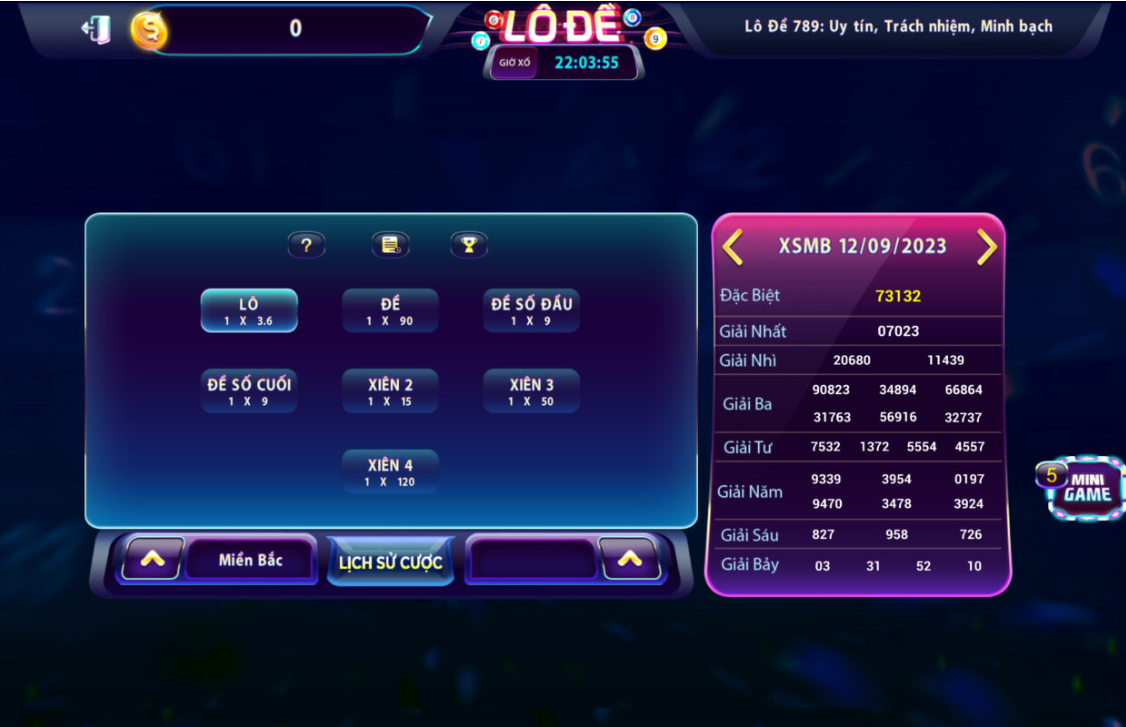Viewport: 1126px width, 727px height.
Task: Click the Miền Bắc region label
Action: pos(250,560)
